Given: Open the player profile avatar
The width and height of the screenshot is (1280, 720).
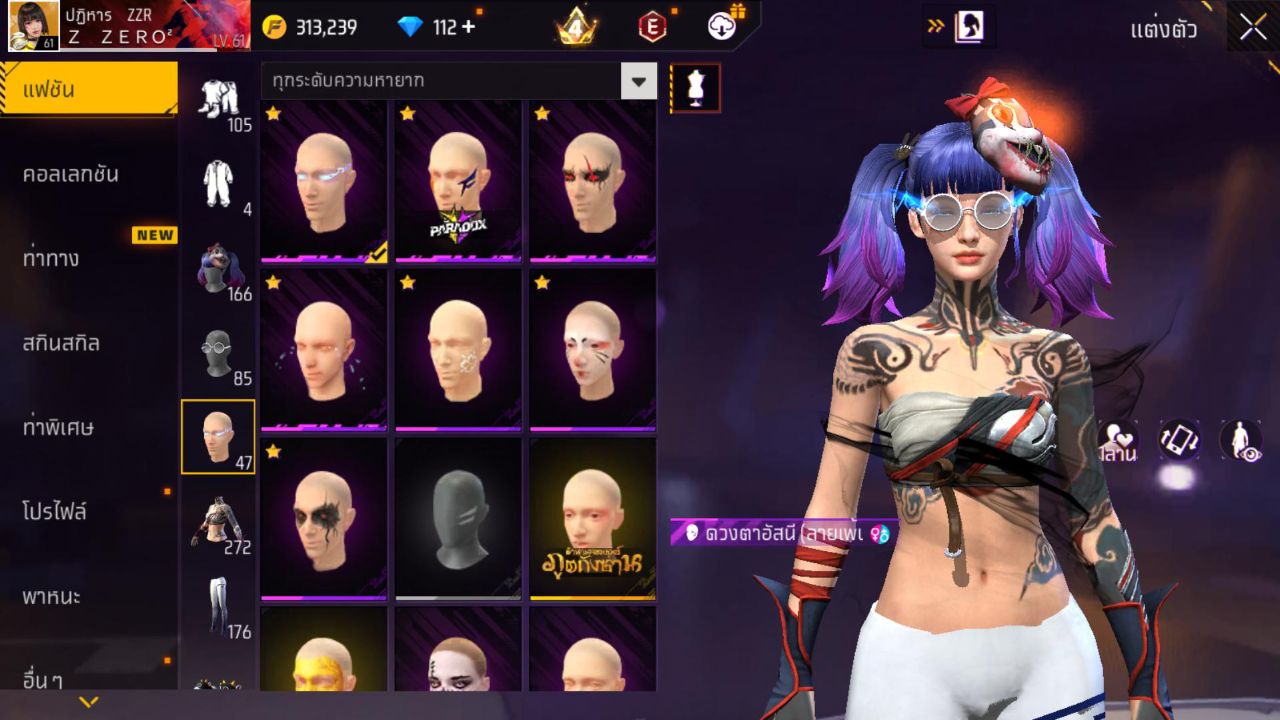Looking at the screenshot, I should pyautogui.click(x=33, y=26).
